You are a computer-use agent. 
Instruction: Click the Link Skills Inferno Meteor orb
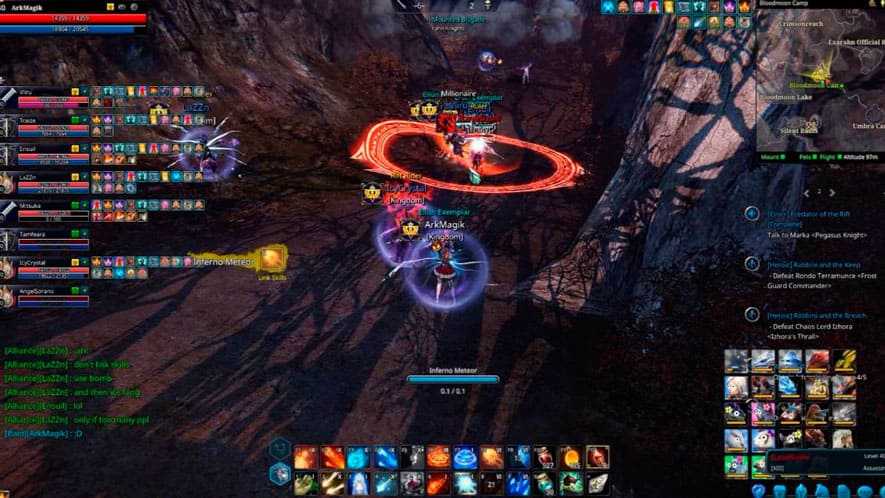[x=271, y=260]
